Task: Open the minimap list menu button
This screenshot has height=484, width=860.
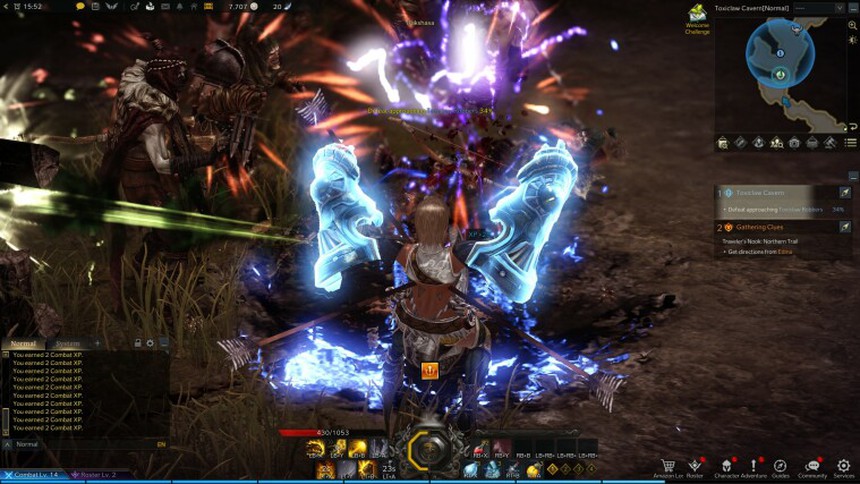Action: pos(850,143)
